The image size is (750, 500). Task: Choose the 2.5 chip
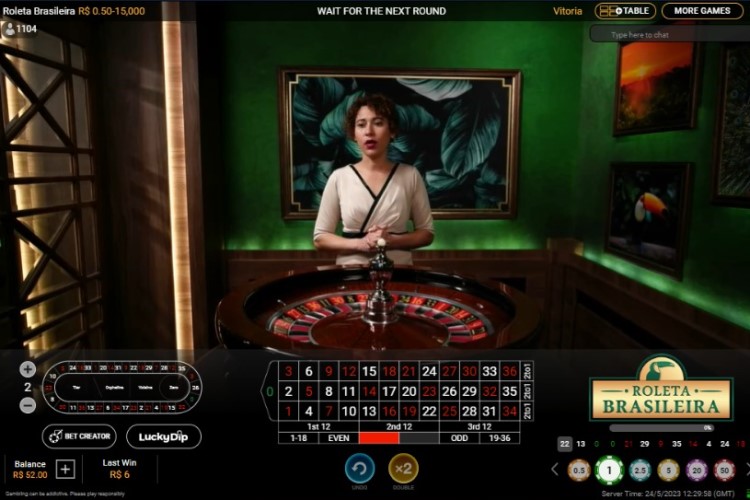[x=640, y=469]
